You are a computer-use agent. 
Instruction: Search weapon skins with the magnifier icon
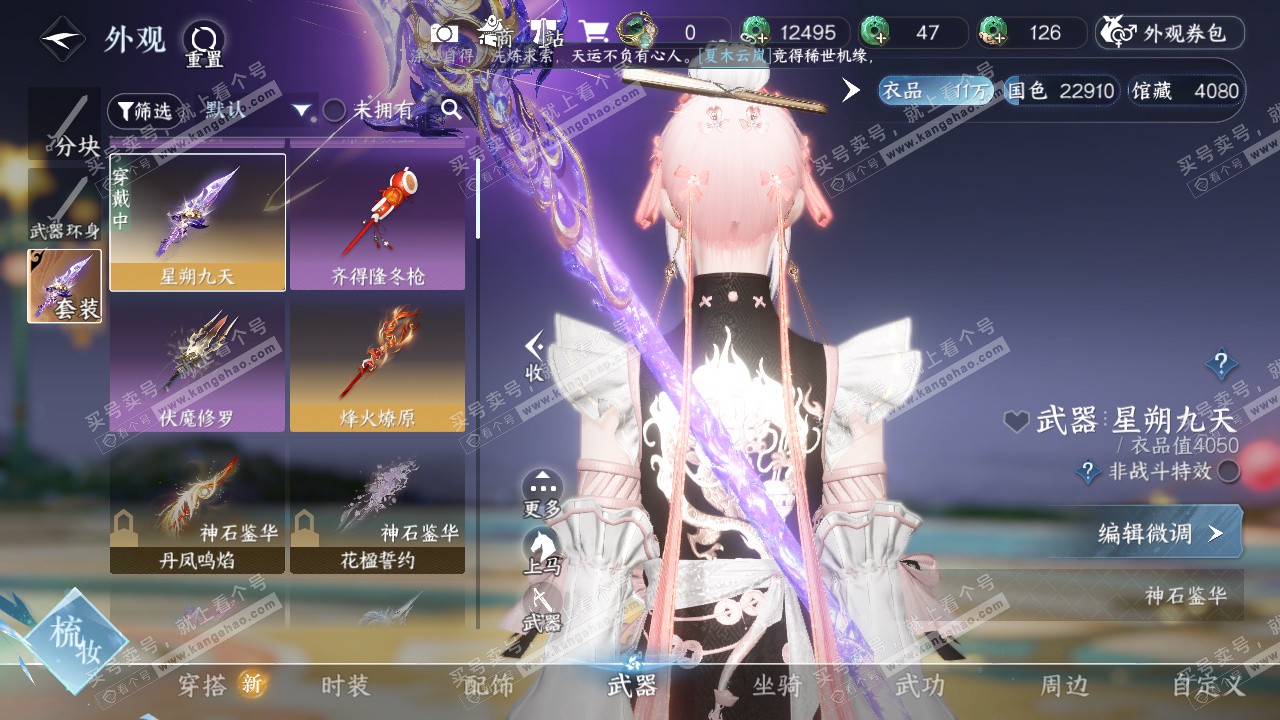coord(452,110)
